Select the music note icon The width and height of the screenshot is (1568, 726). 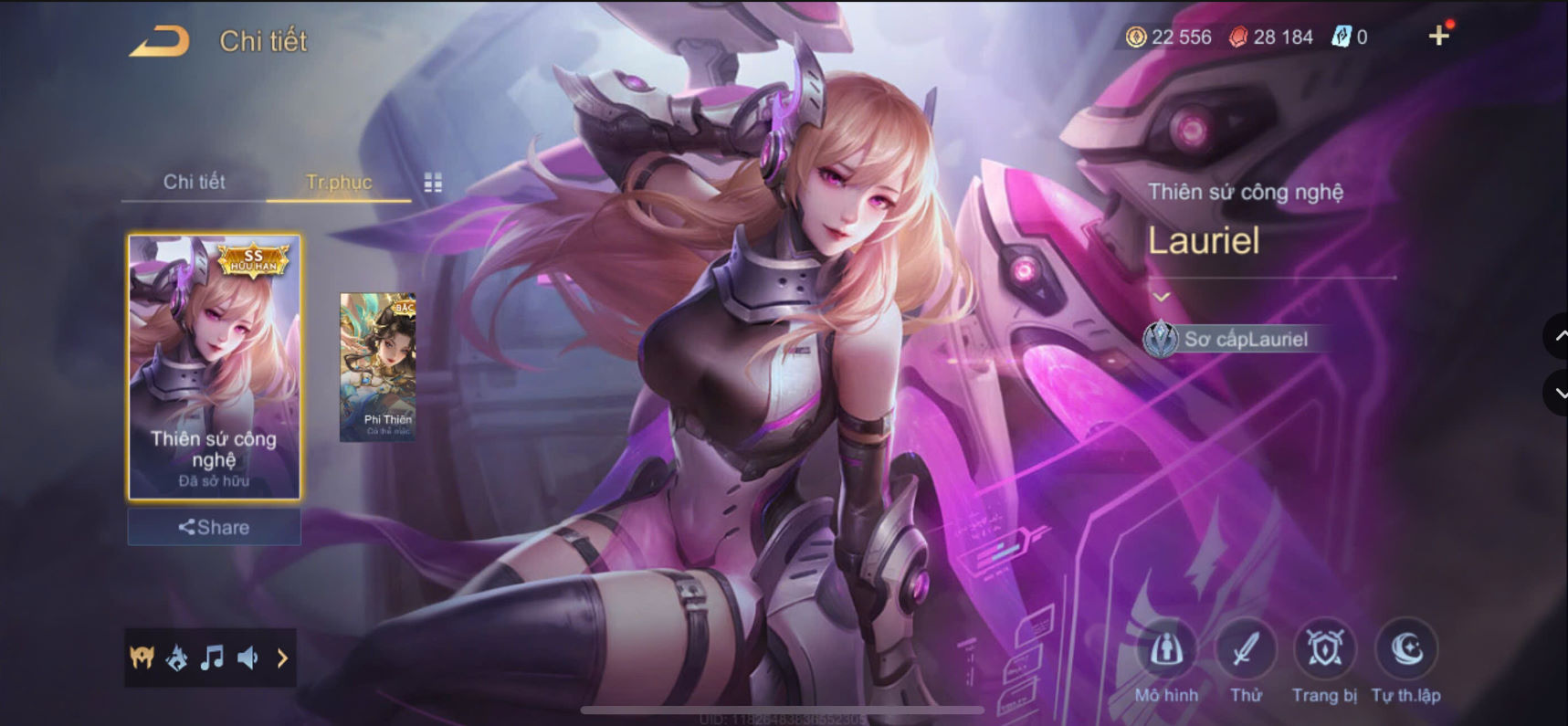click(213, 657)
